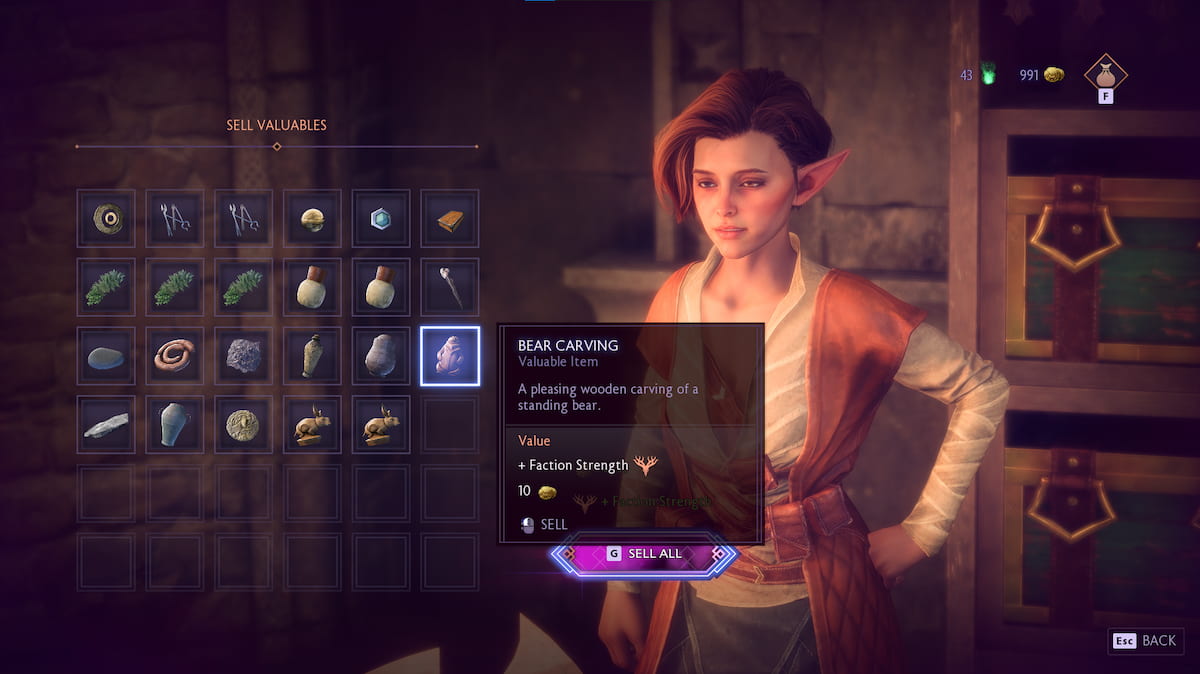
Task: Choose the flat blue stone slot
Action: (106, 356)
